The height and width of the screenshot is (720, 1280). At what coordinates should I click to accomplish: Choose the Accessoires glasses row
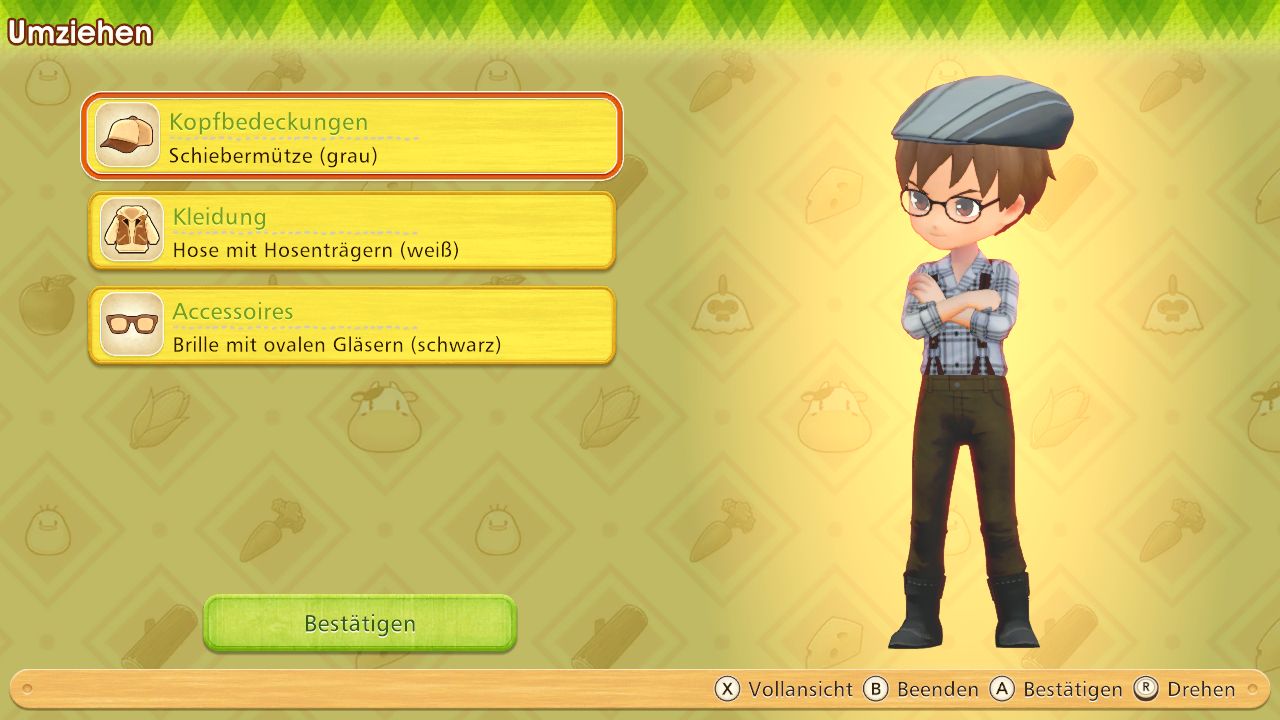pyautogui.click(x=352, y=326)
